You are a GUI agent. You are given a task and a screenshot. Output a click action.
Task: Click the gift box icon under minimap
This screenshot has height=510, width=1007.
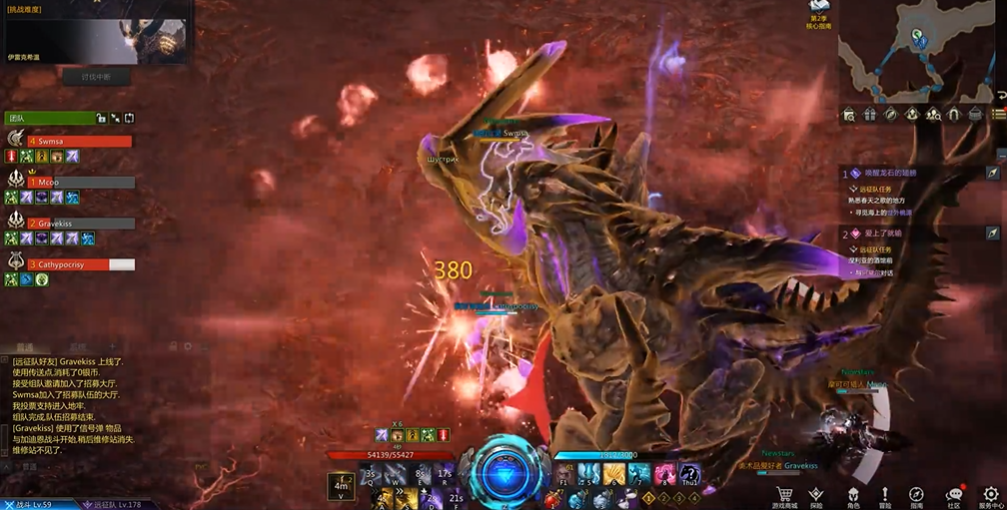[869, 115]
